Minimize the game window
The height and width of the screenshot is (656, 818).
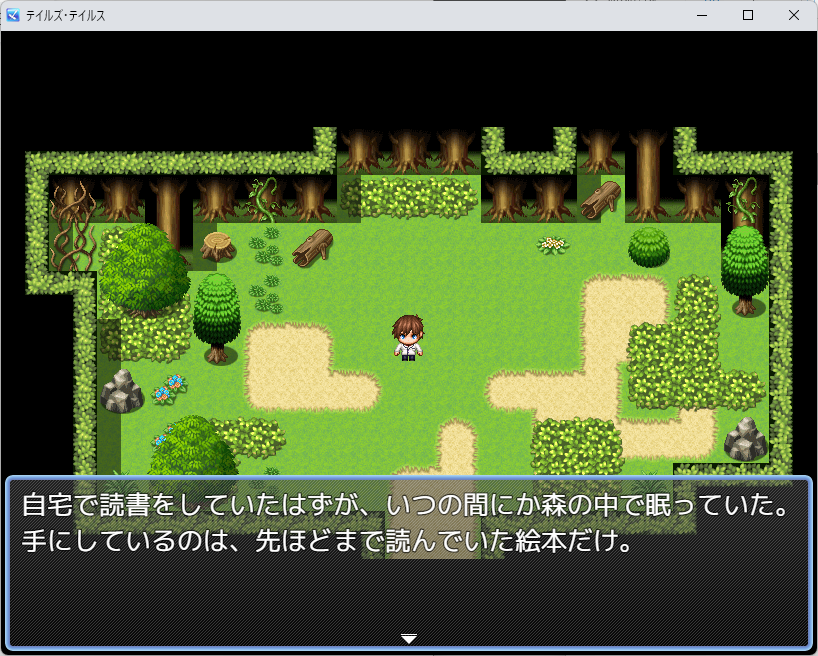(702, 16)
